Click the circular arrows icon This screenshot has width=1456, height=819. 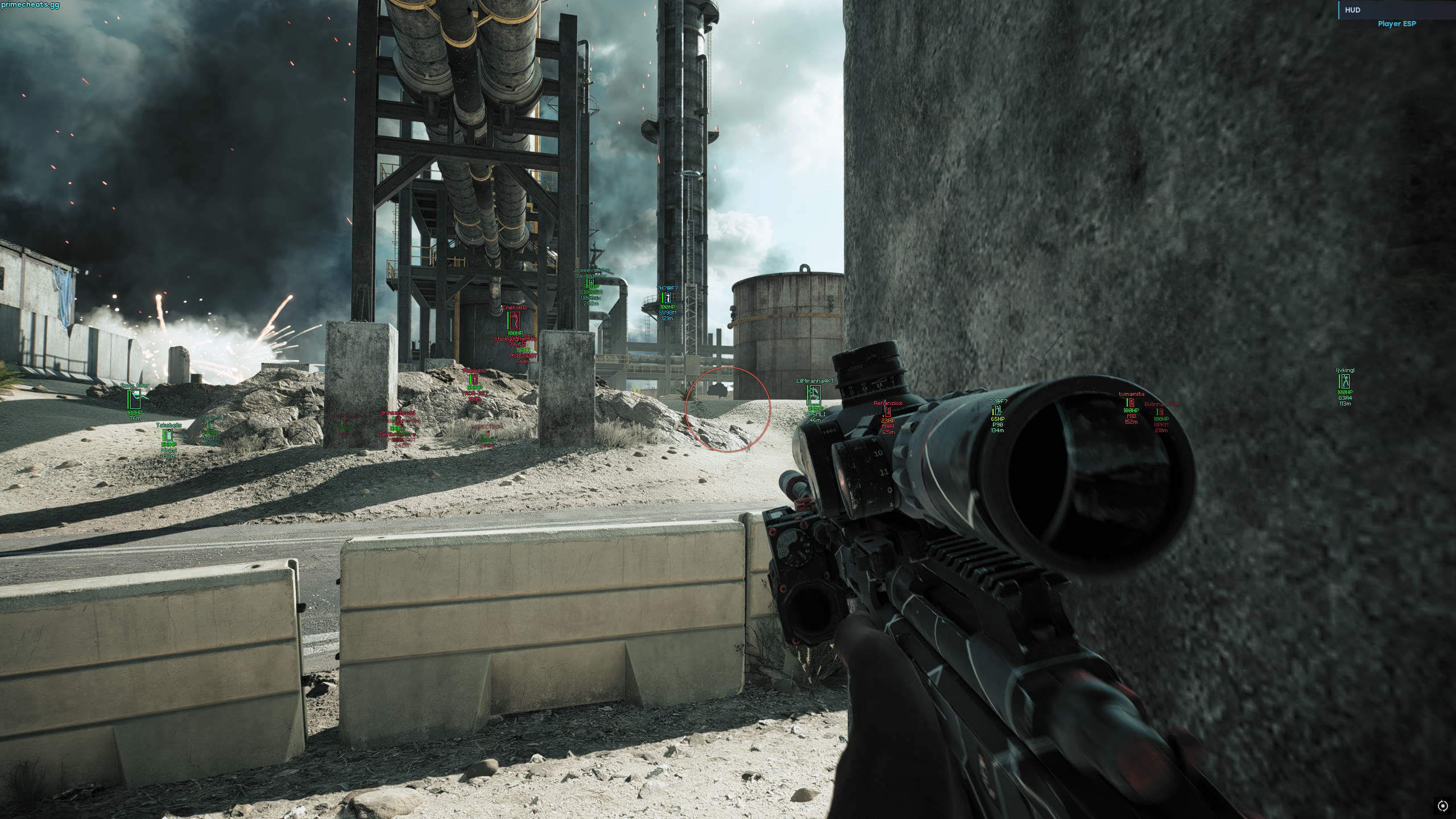[1442, 805]
